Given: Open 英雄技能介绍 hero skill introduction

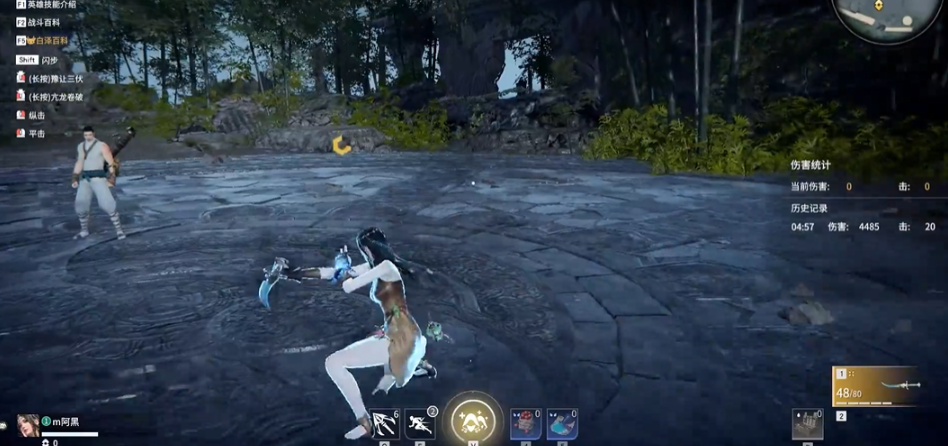Looking at the screenshot, I should tap(50, 5).
